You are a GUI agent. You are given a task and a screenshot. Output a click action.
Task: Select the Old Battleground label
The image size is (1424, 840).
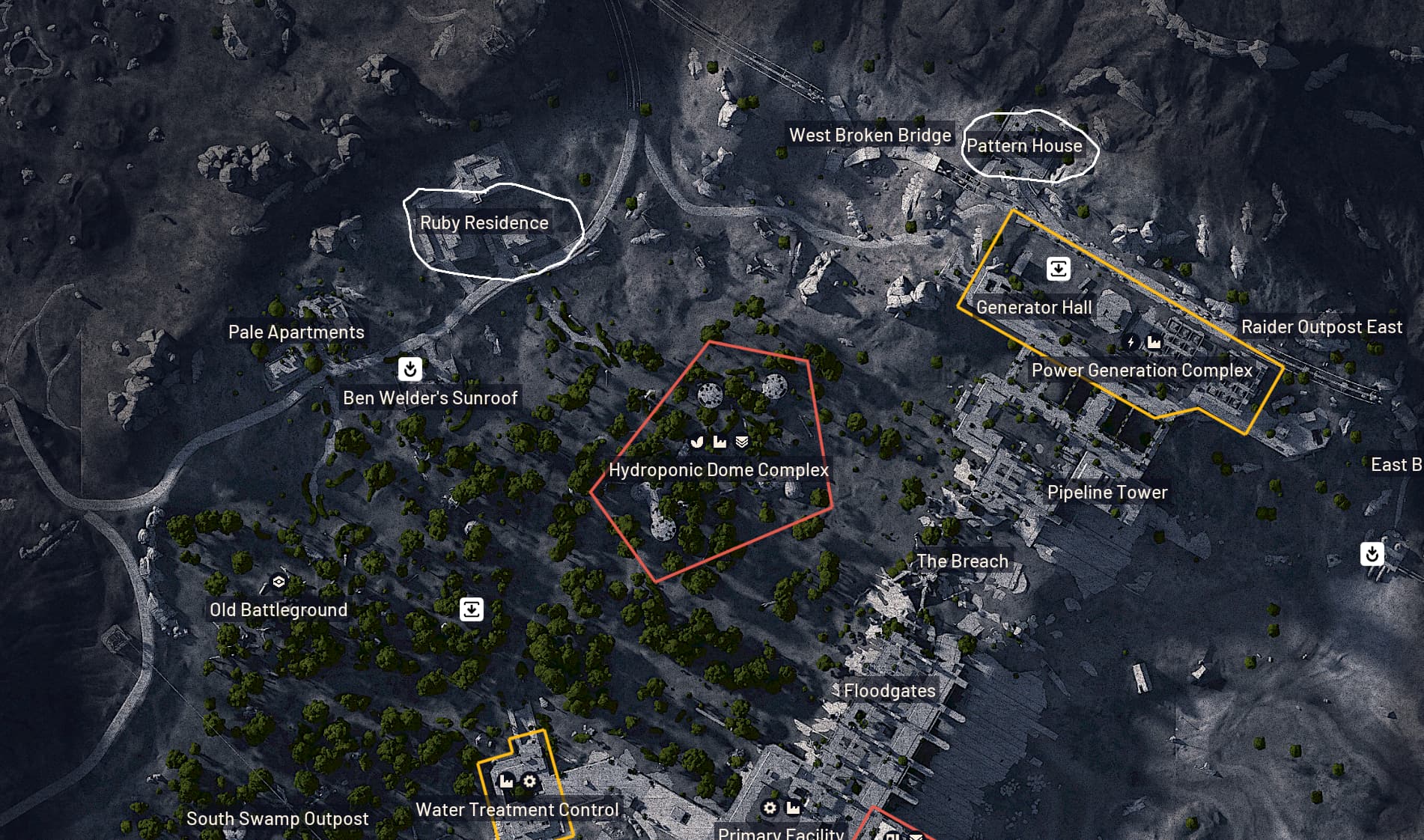(x=279, y=610)
